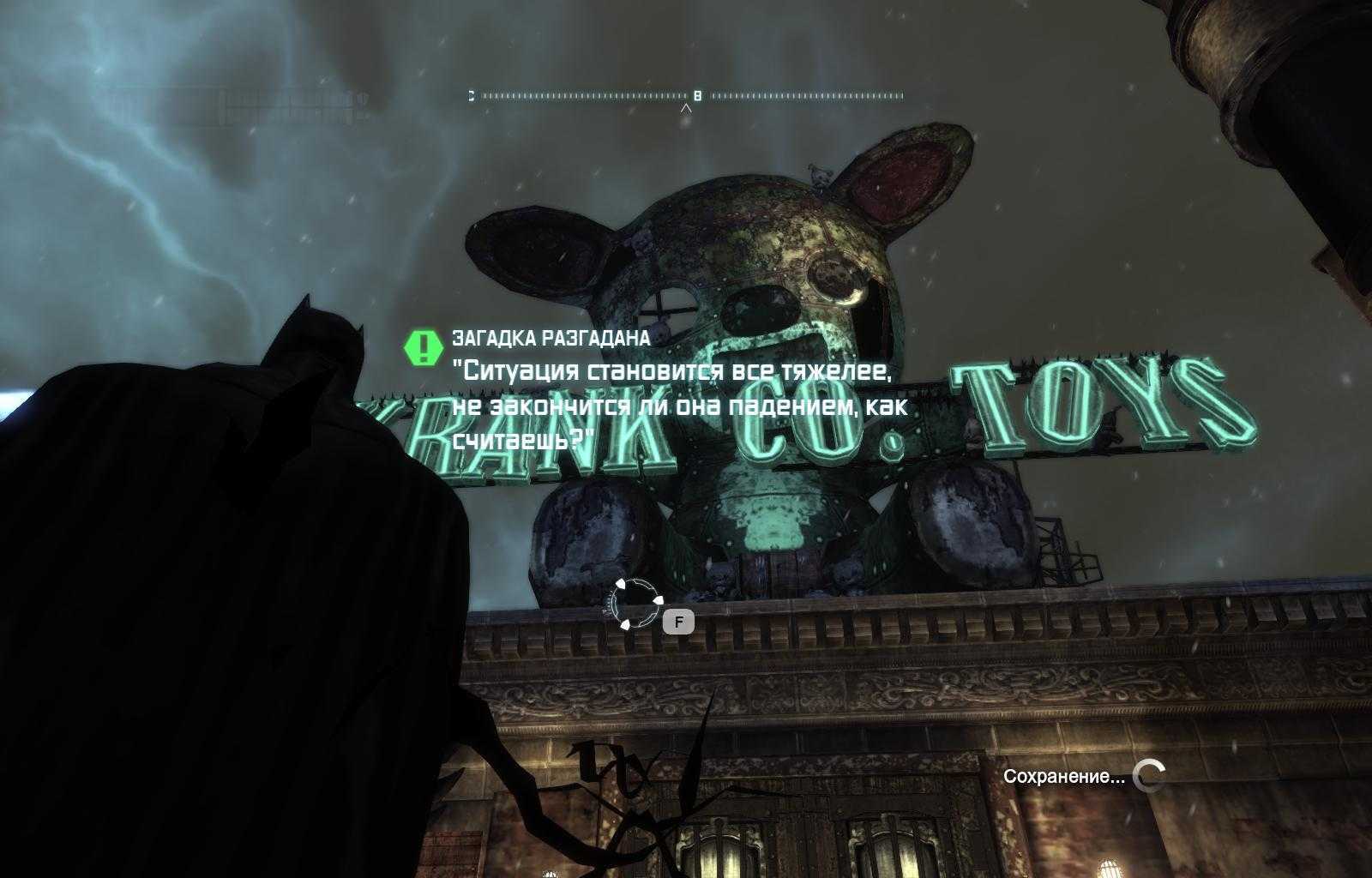Click the green riddle solved exclamation icon
Screen dimensions: 1372x878
[x=421, y=347]
